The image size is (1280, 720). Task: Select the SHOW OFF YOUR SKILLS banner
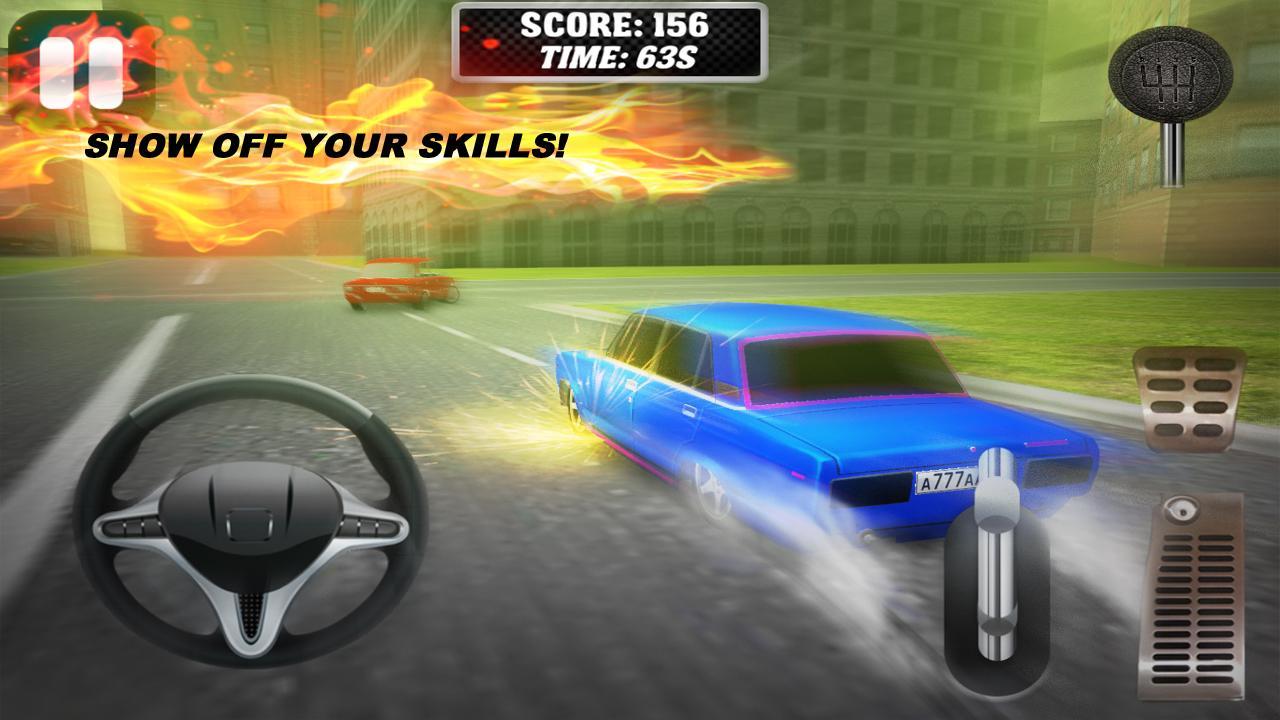[328, 147]
